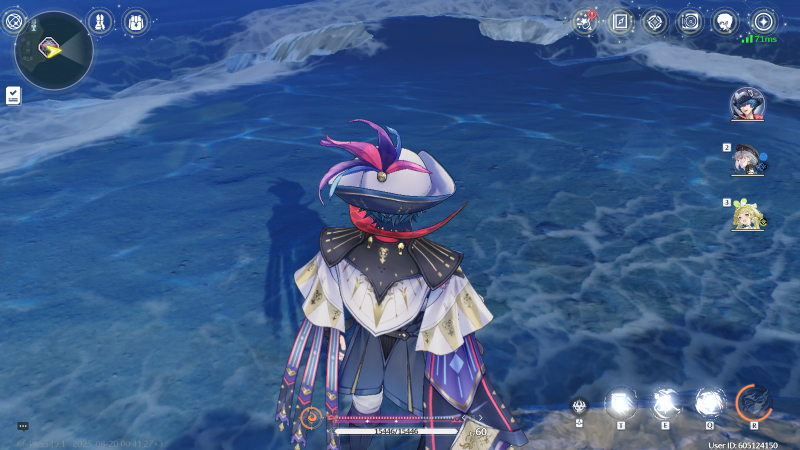800x450 pixels.
Task: Use the resonance skill labeled E
Action: (x=665, y=403)
